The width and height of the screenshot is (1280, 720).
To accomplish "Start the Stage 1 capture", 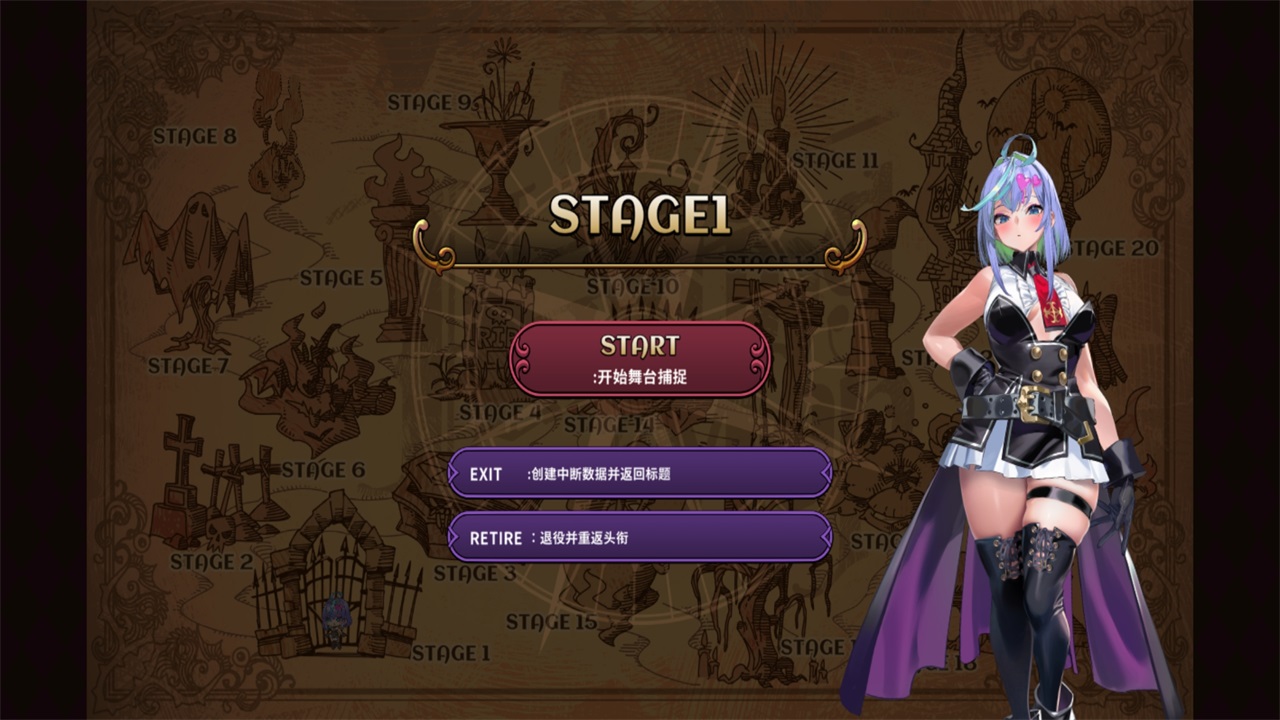I will (640, 359).
